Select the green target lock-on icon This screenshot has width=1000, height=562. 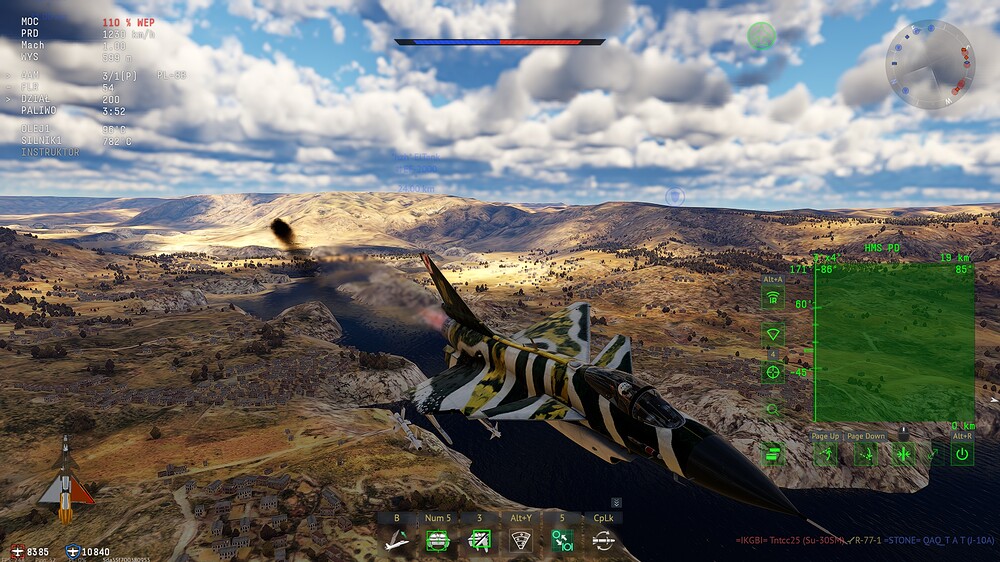click(x=436, y=541)
